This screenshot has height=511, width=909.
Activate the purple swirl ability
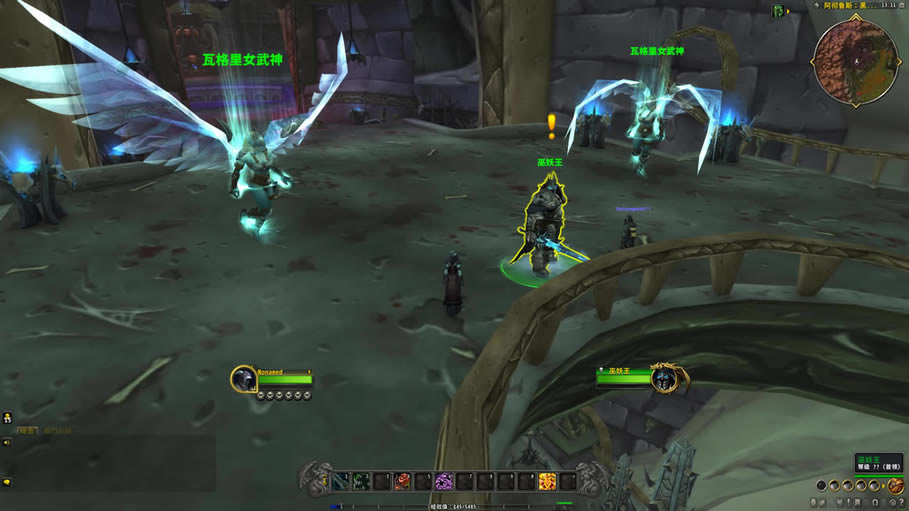point(444,482)
